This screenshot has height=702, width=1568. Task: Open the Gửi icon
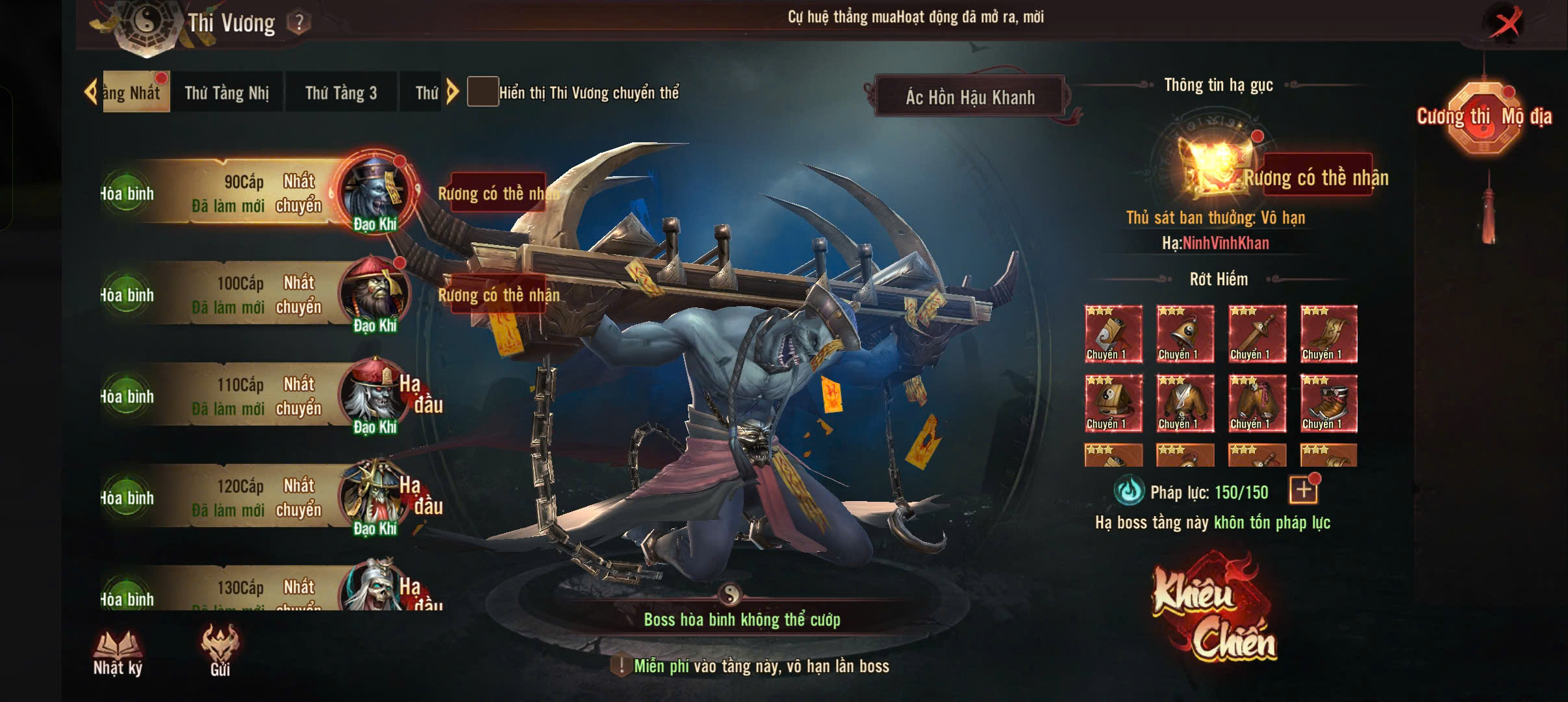coord(220,651)
